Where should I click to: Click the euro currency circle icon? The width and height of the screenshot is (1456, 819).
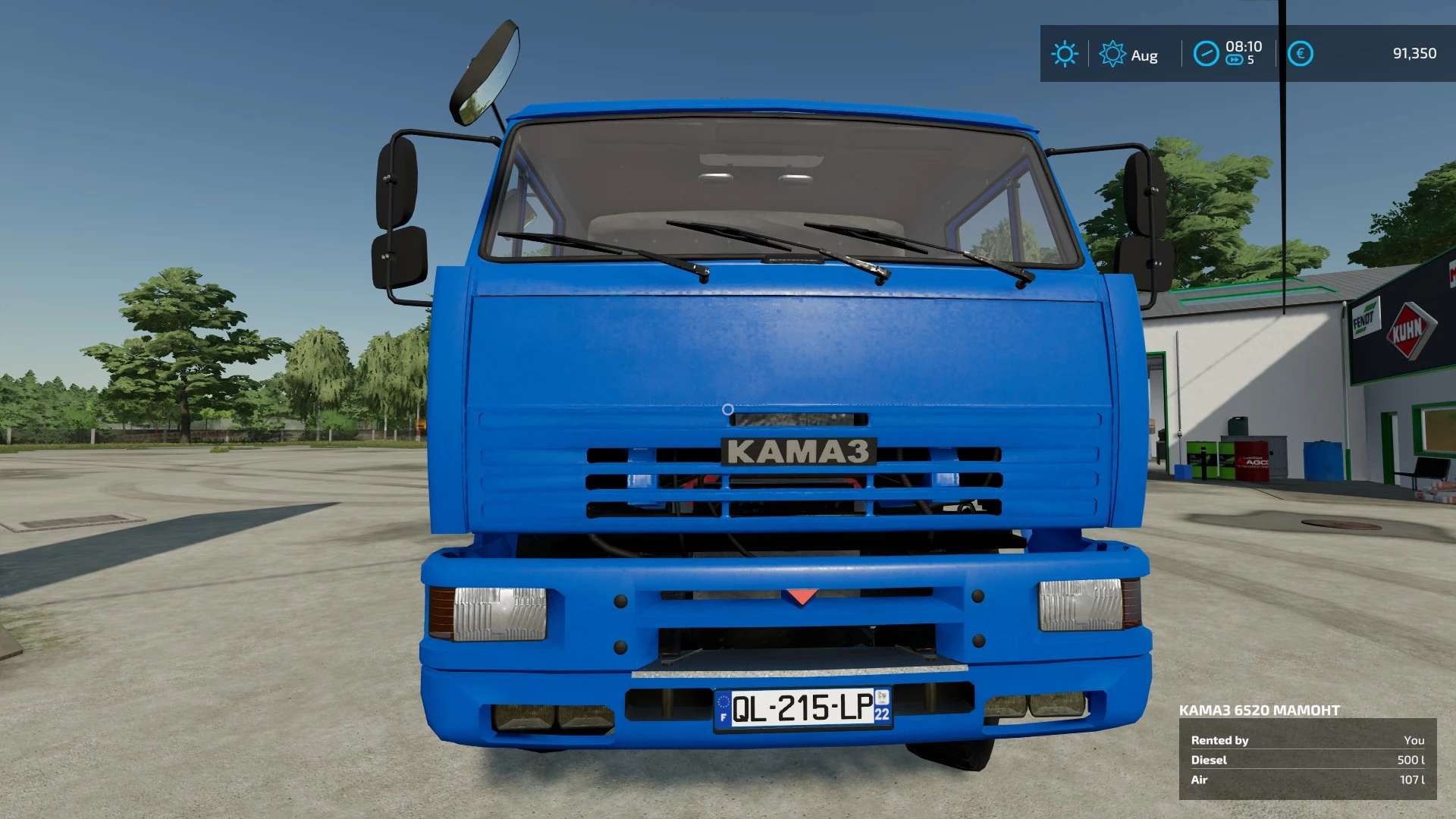tap(1300, 54)
